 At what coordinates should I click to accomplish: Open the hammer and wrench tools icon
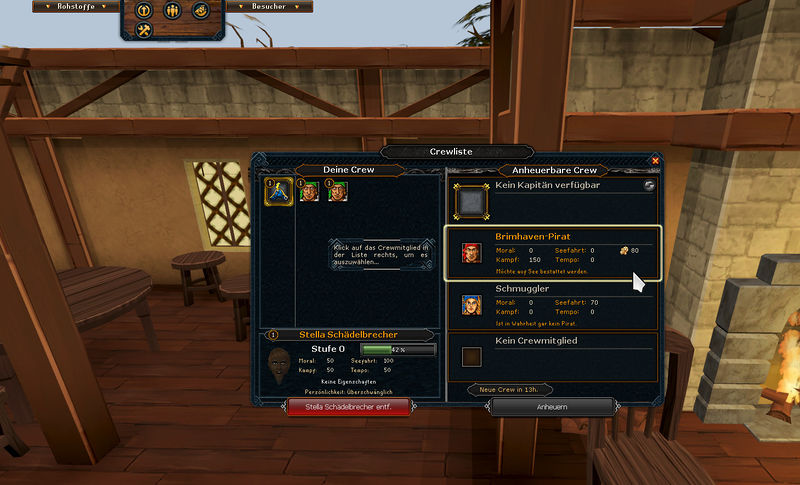144,32
